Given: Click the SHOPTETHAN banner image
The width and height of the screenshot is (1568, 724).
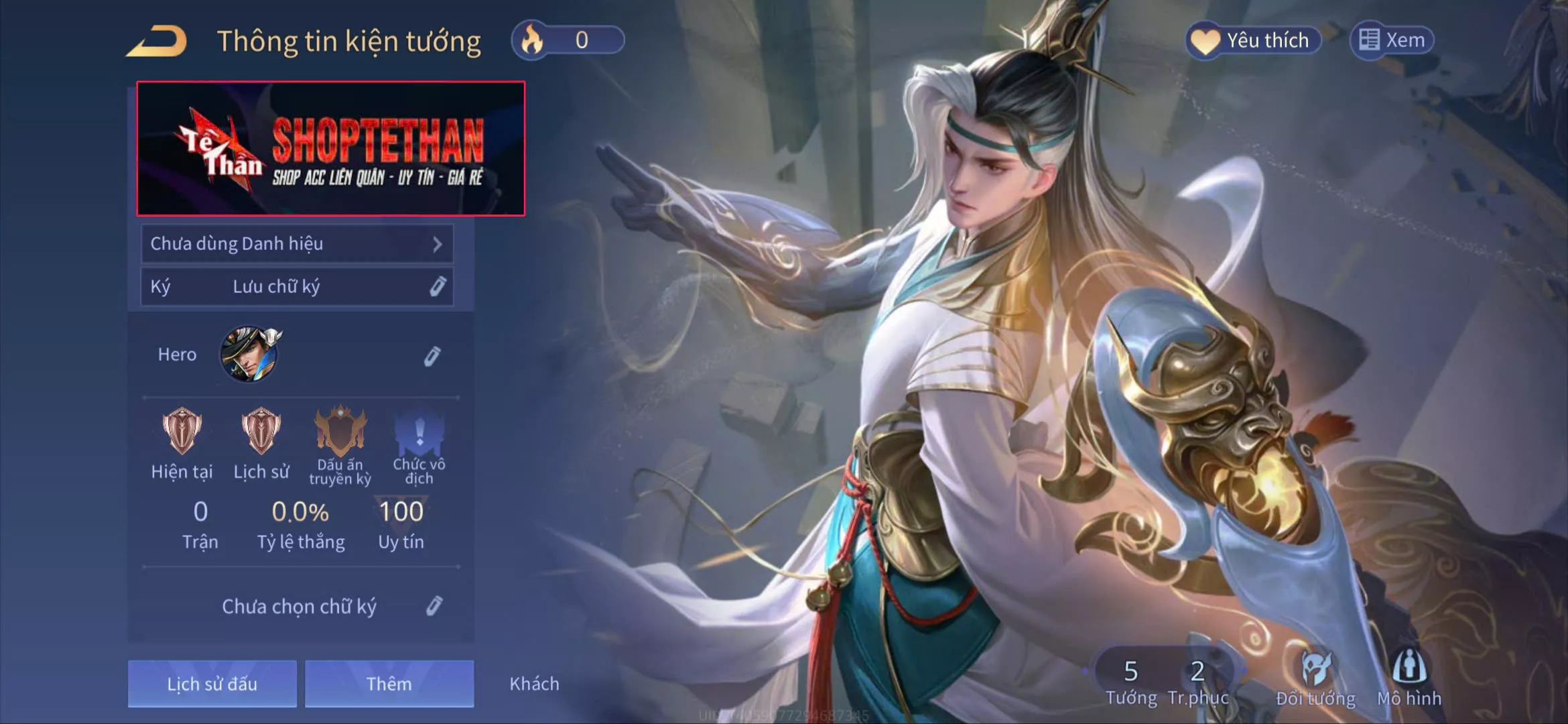Looking at the screenshot, I should 331,149.
